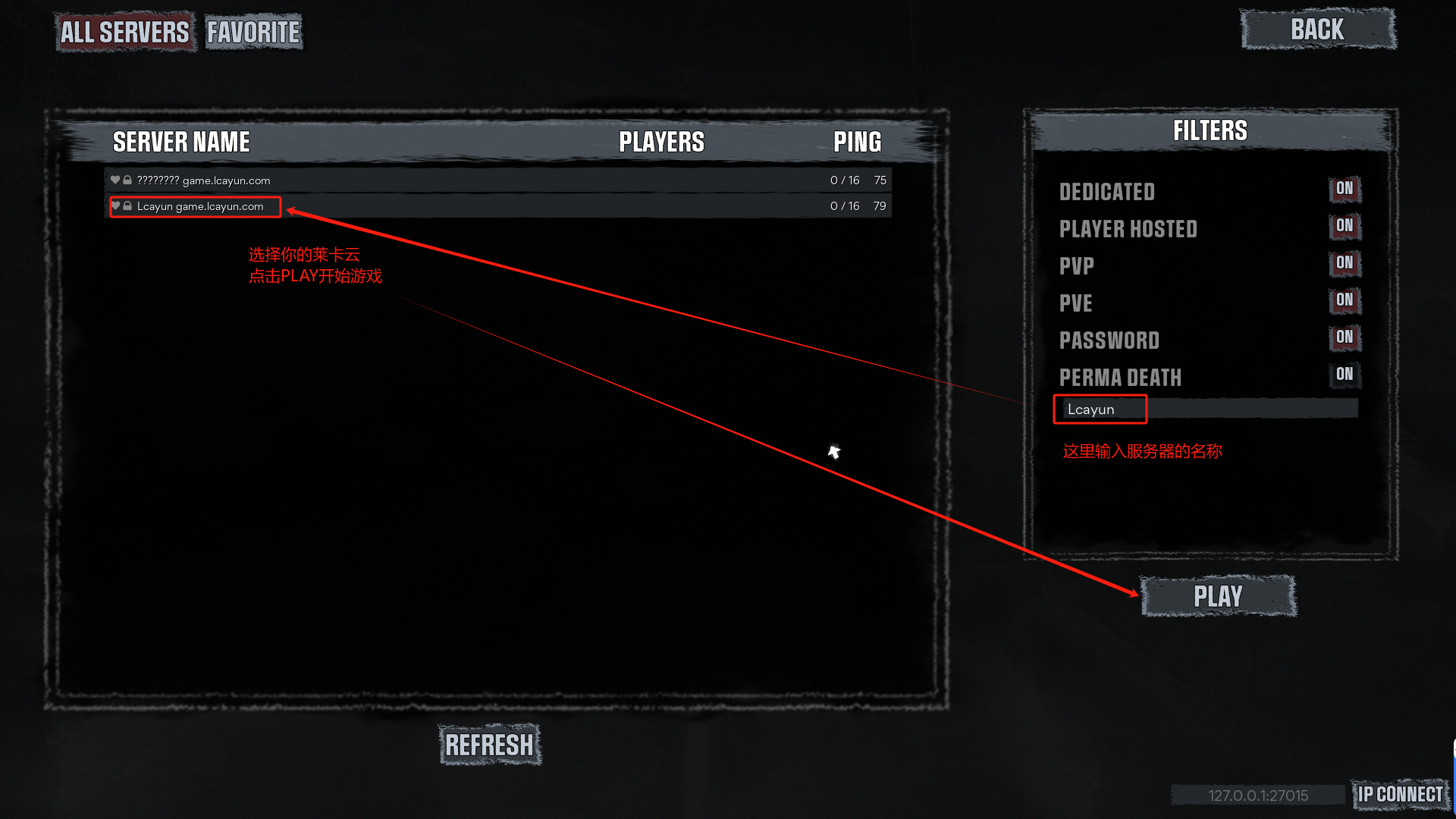Refresh the server list
Viewport: 1456px width, 819px height.
pos(489,745)
